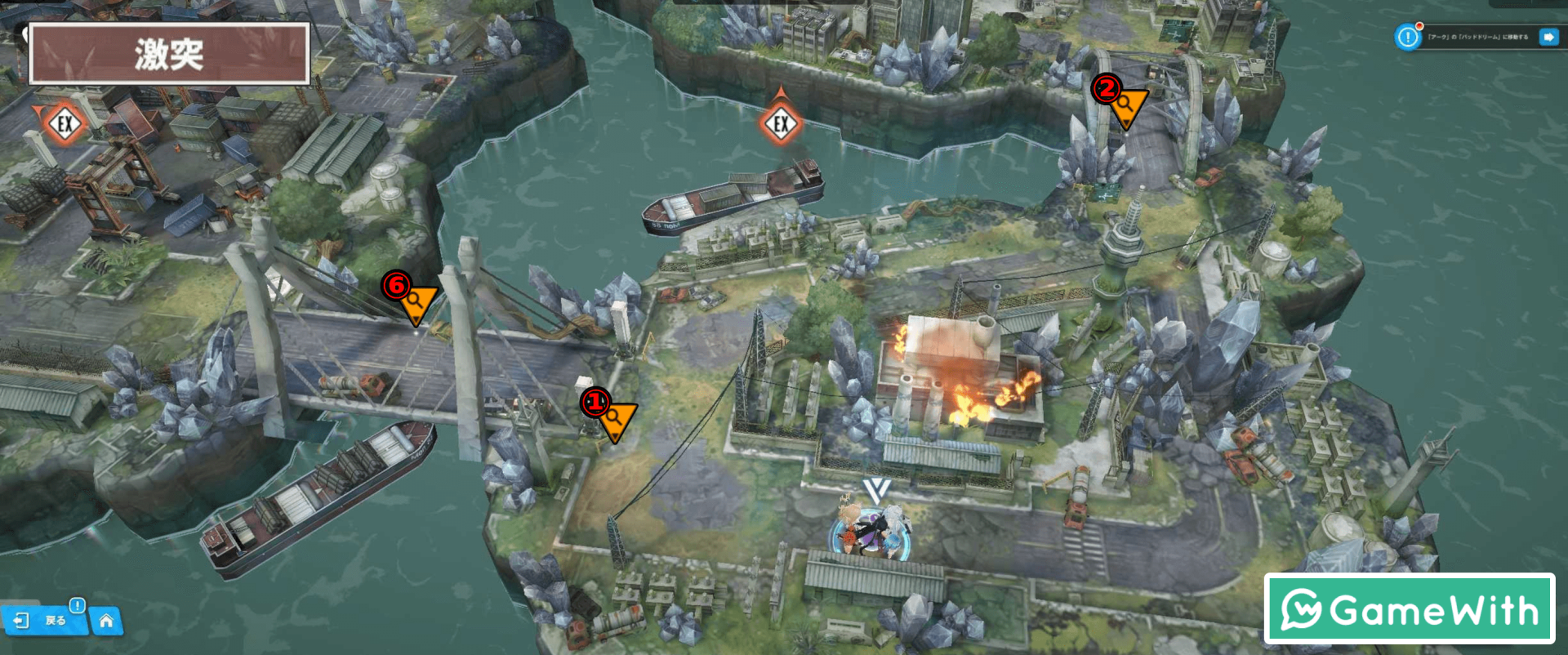Screen dimensions: 1568x655
Task: Choose the EX stage marker at the container yard
Action: click(65, 124)
